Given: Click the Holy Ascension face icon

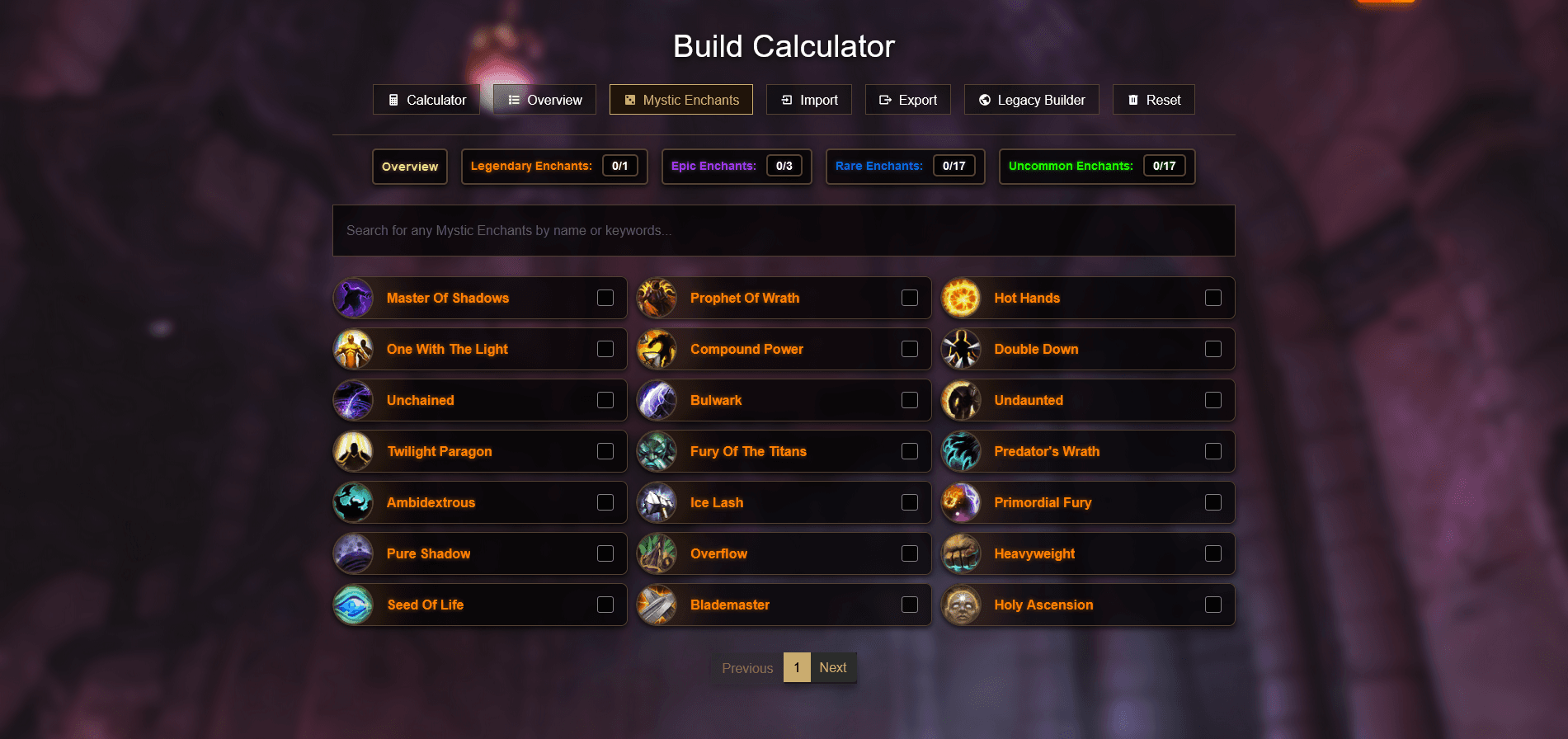Looking at the screenshot, I should [962, 605].
